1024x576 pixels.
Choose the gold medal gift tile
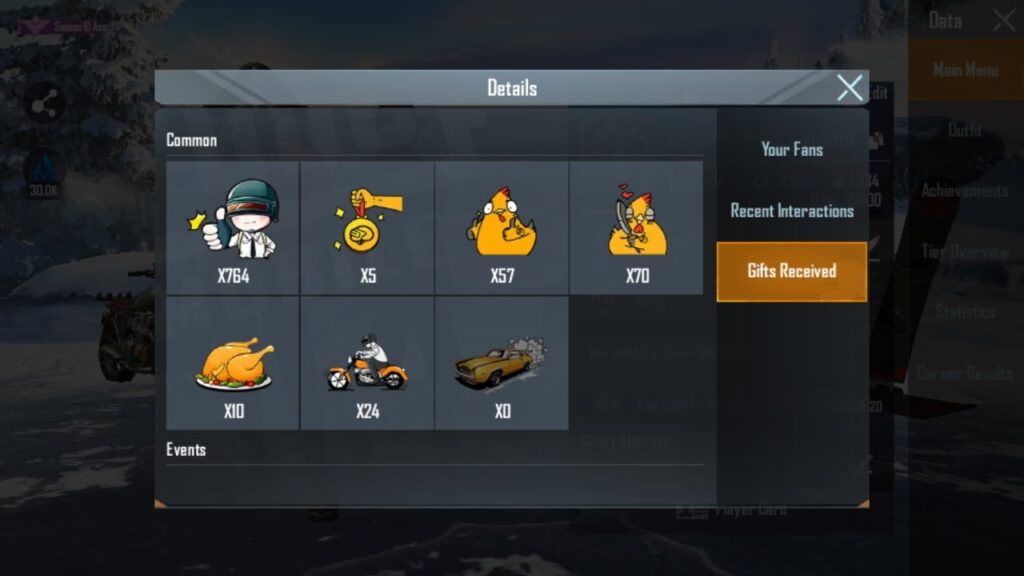tap(367, 228)
